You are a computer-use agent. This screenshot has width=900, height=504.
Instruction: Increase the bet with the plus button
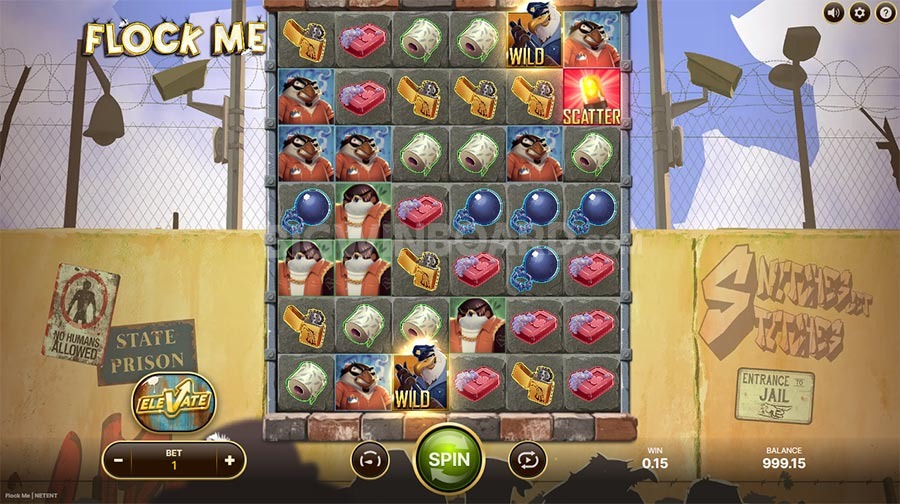click(x=229, y=461)
